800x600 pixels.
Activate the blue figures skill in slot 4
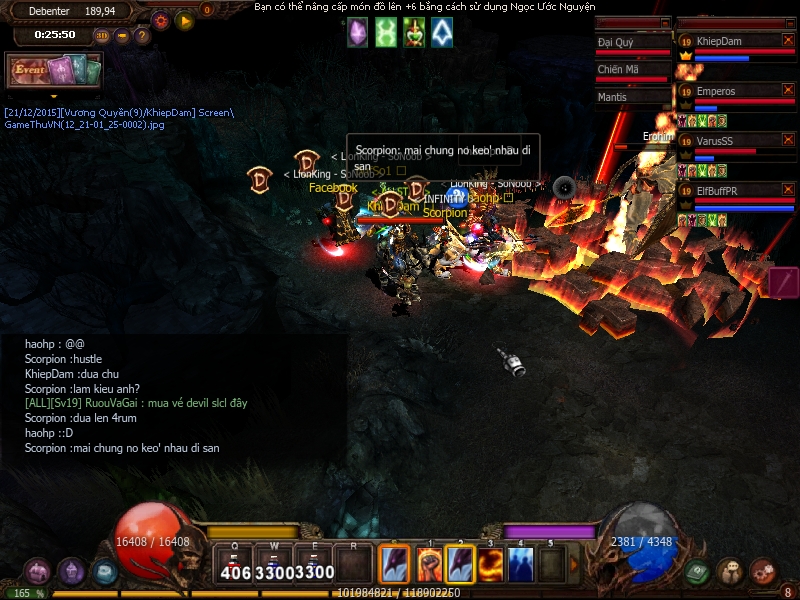pos(521,565)
